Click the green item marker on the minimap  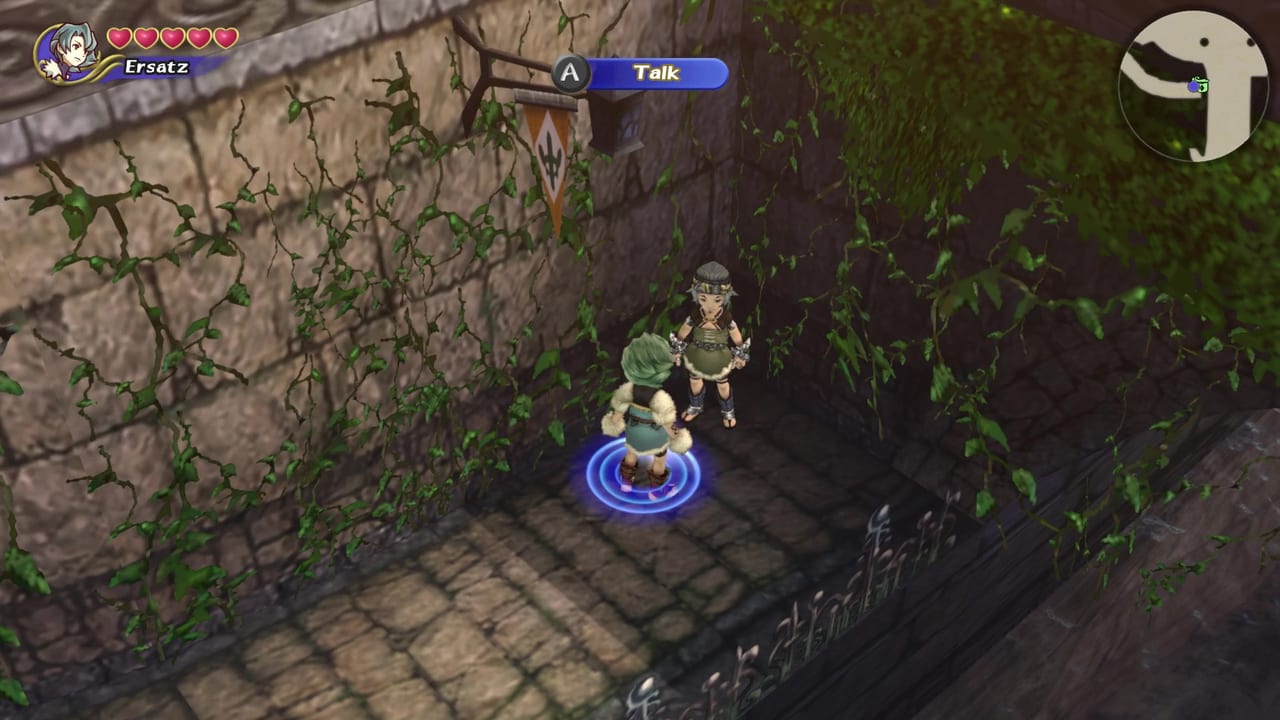click(x=1203, y=87)
